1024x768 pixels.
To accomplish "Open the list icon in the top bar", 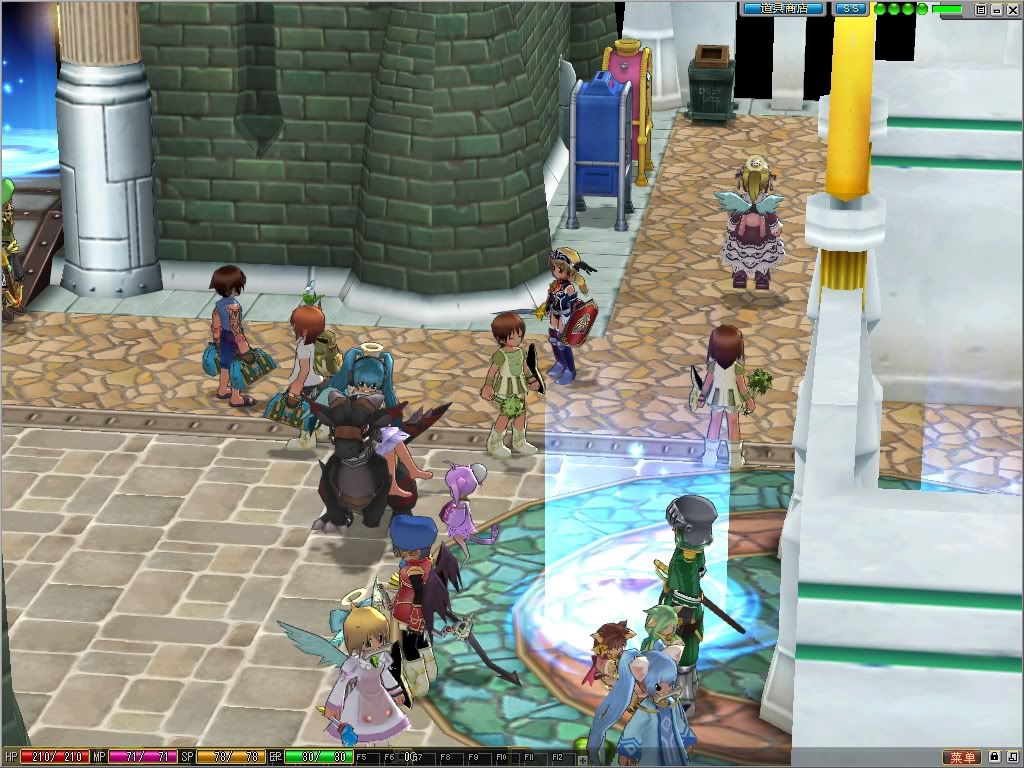I will pos(981,9).
